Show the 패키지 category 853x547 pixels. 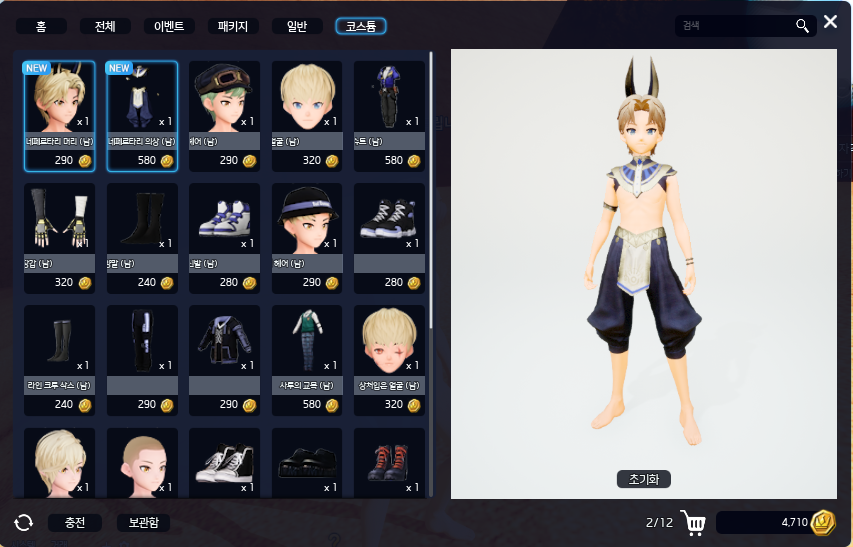(x=233, y=27)
